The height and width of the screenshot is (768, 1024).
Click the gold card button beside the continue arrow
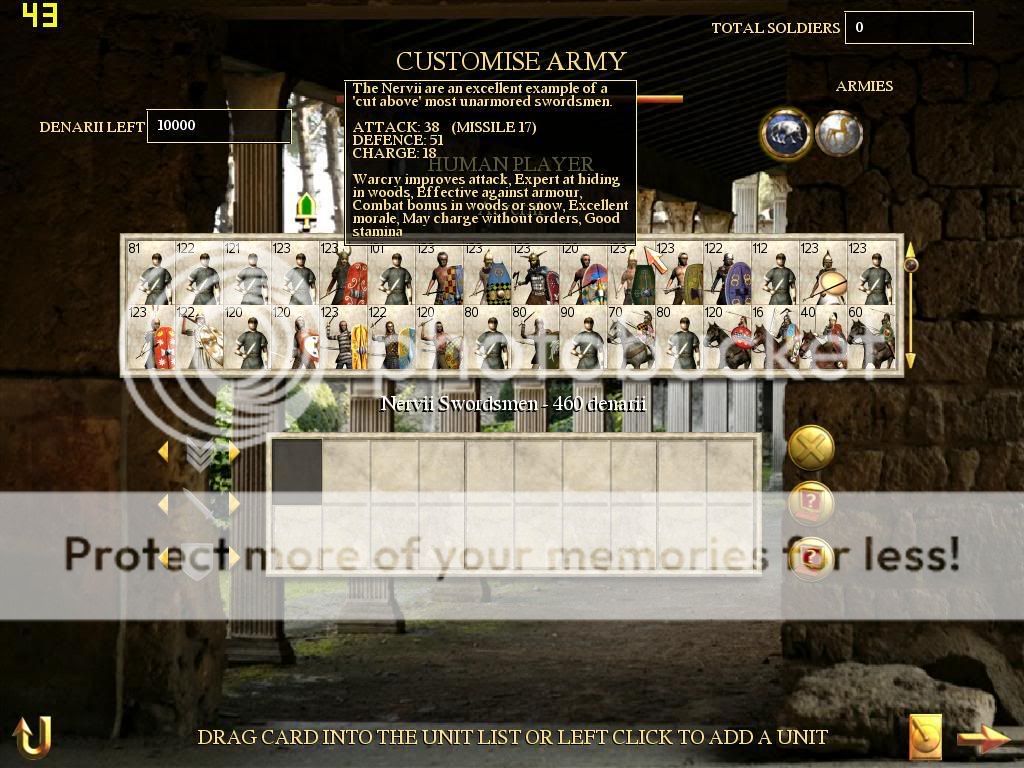[x=926, y=738]
